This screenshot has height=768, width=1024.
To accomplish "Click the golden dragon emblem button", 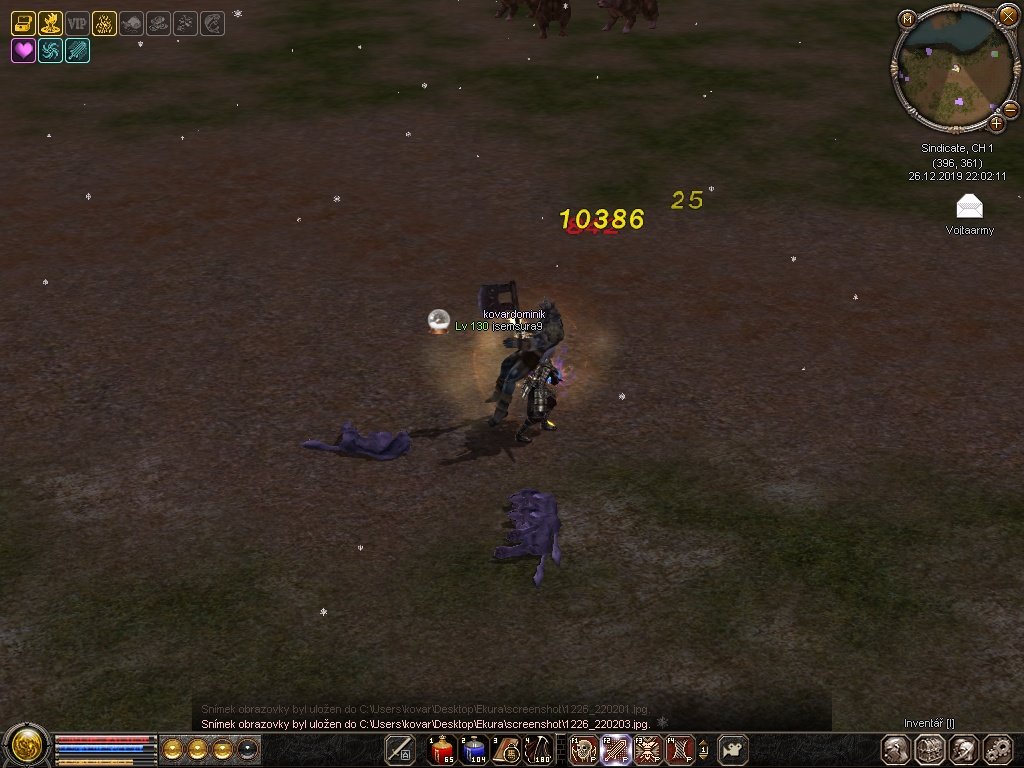I will tap(26, 745).
